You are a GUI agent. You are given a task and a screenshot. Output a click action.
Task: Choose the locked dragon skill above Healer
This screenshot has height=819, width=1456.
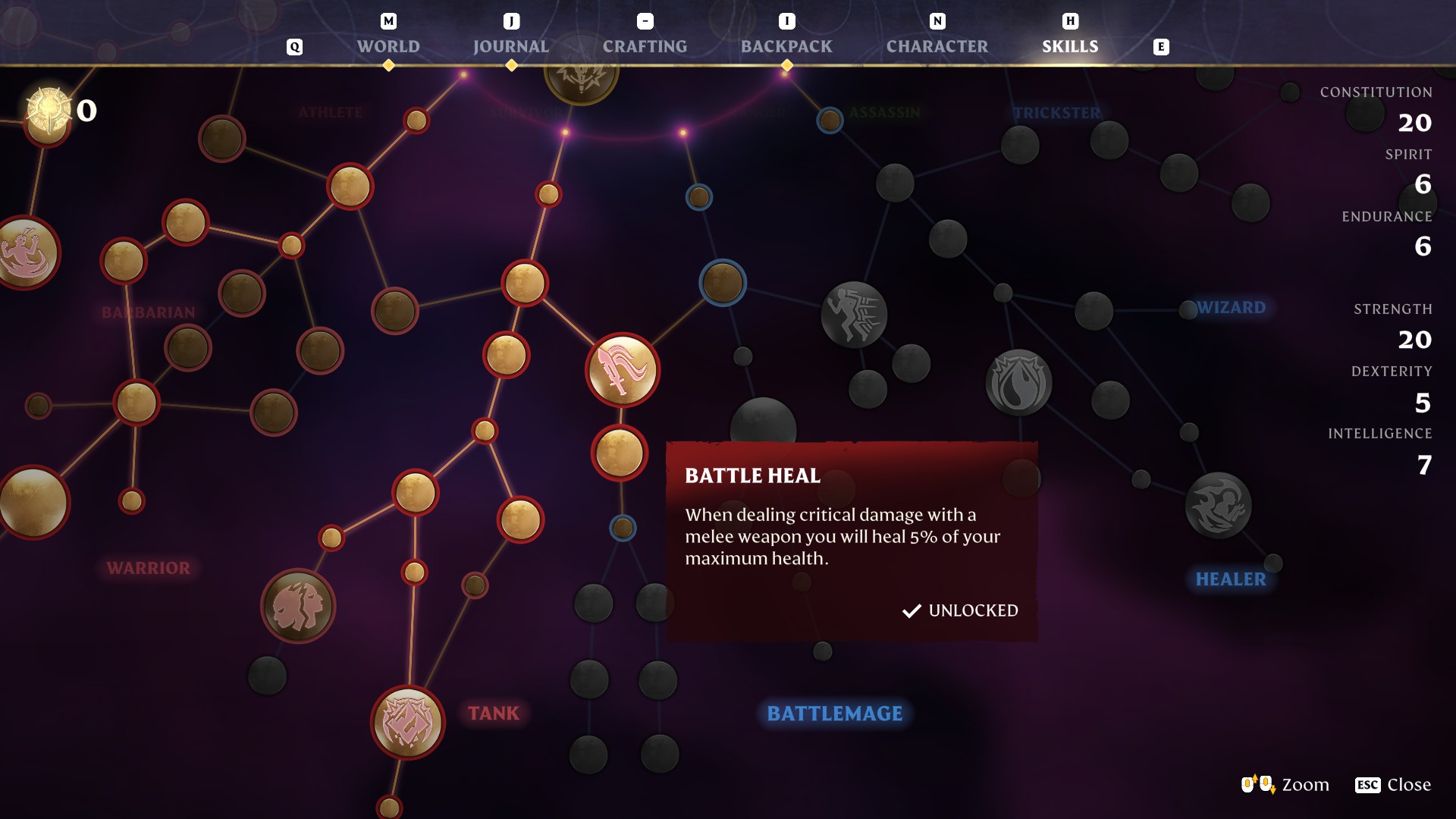click(1218, 505)
